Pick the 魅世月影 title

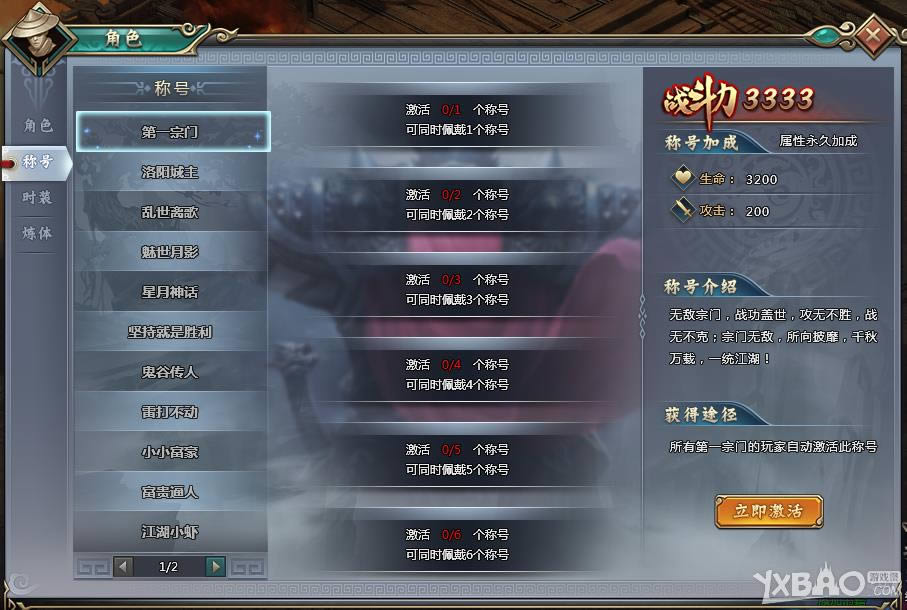pos(170,252)
